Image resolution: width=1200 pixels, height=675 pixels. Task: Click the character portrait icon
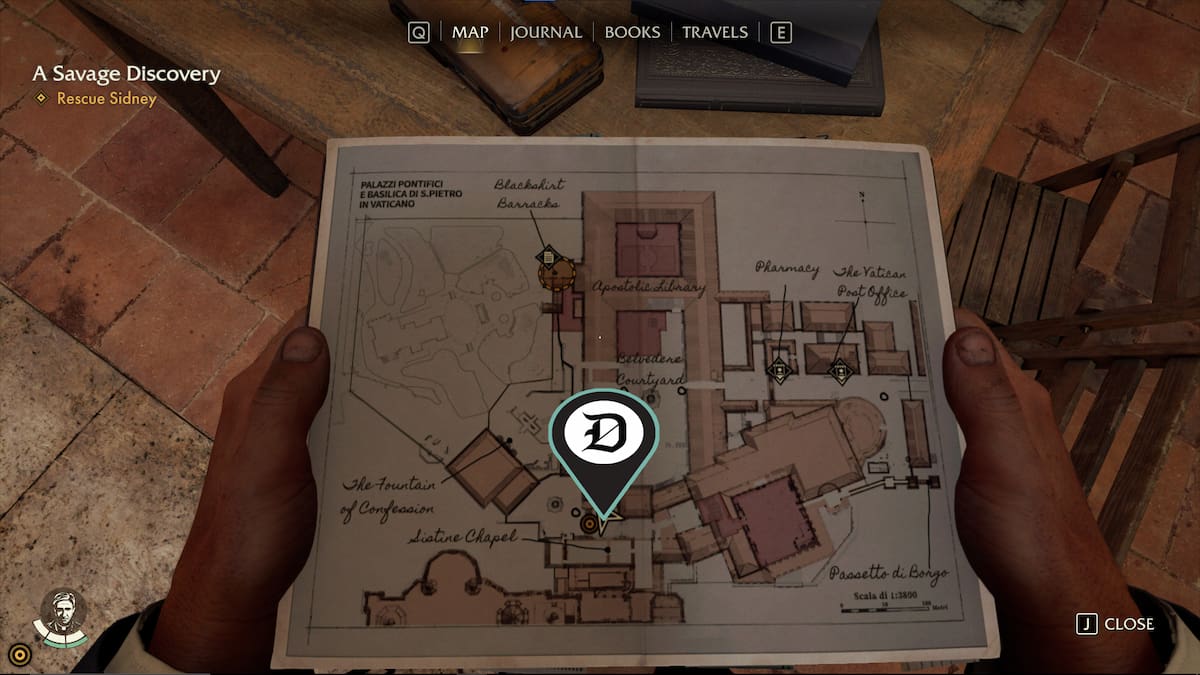coord(62,612)
